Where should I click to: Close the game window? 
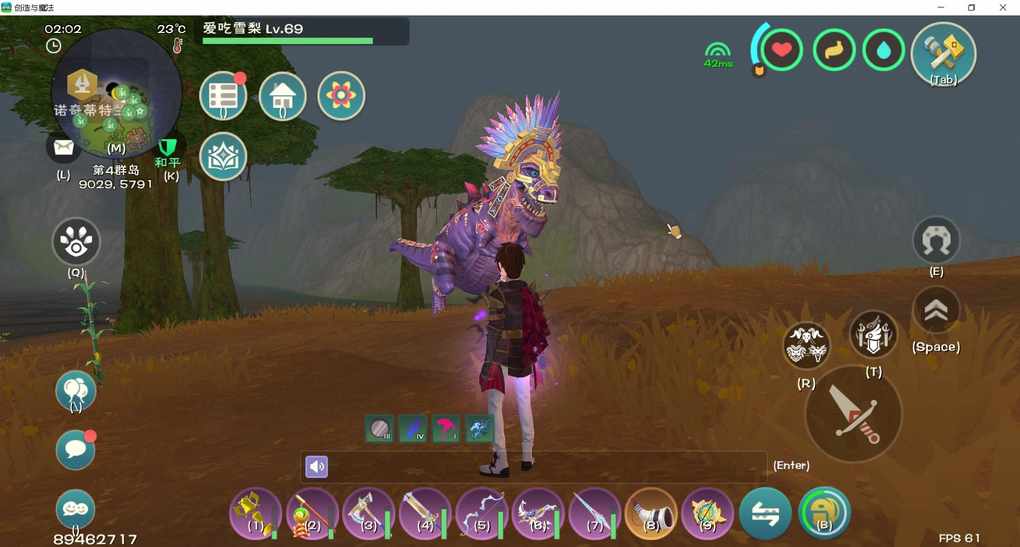1002,7
